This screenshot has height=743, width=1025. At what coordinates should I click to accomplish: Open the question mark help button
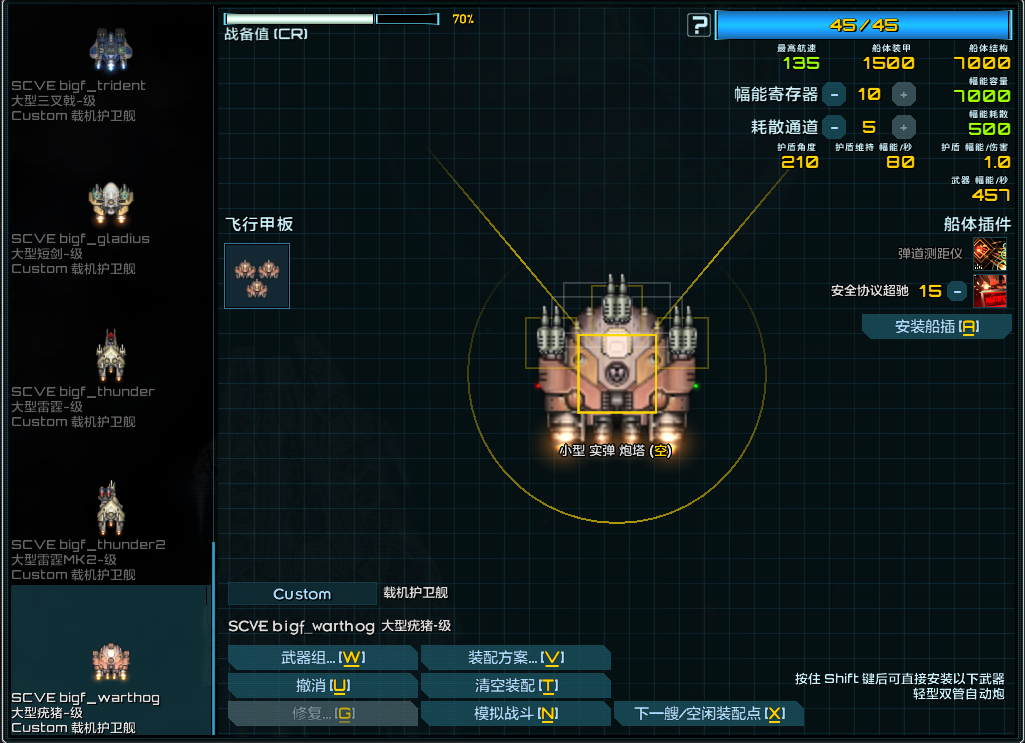(x=699, y=25)
